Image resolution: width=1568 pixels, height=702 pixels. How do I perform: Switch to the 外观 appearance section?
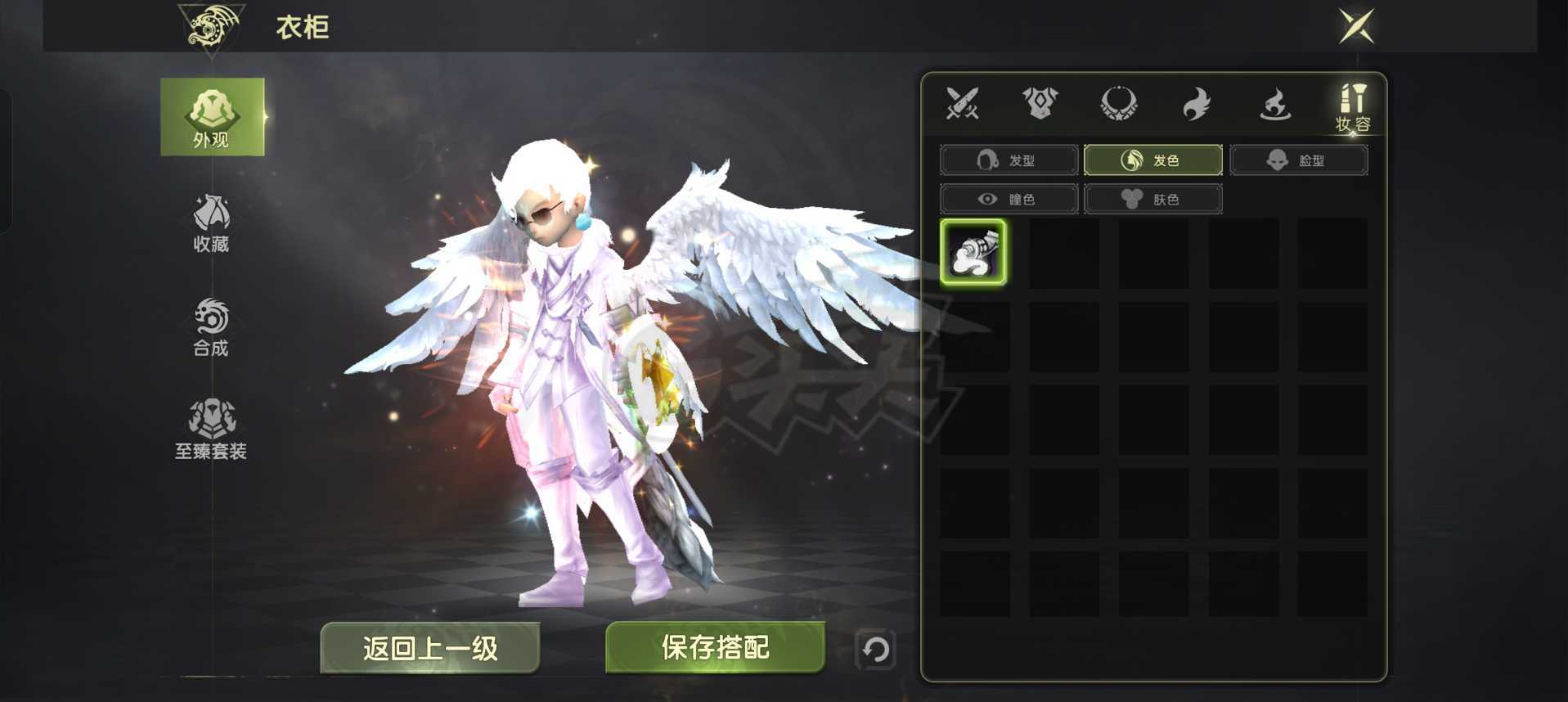click(x=212, y=115)
